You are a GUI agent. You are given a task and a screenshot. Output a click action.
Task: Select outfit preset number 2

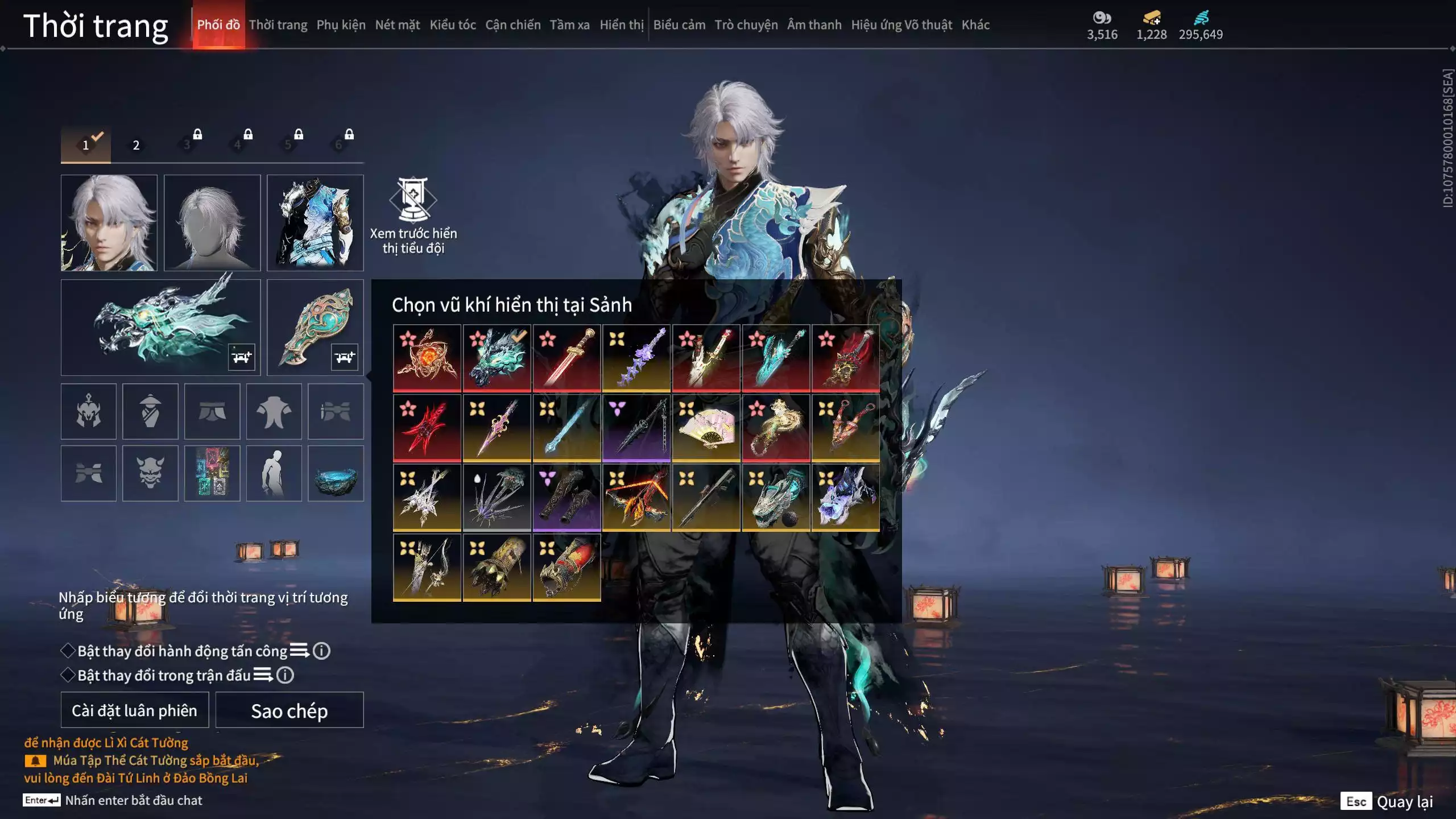(136, 145)
